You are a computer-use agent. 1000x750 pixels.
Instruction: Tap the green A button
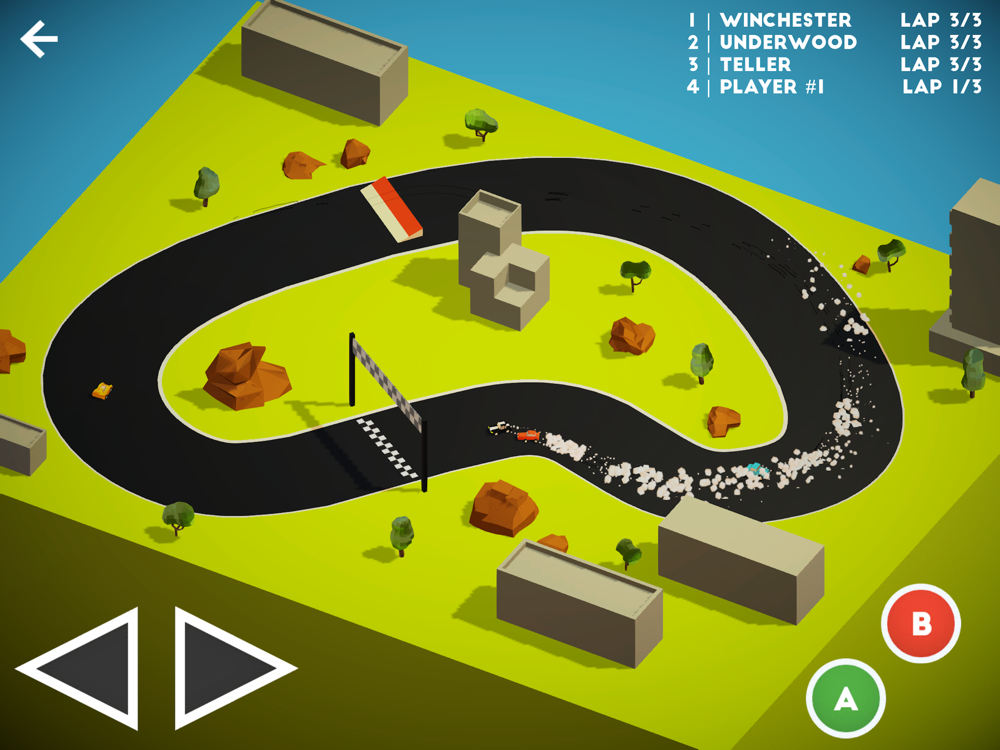pos(846,699)
